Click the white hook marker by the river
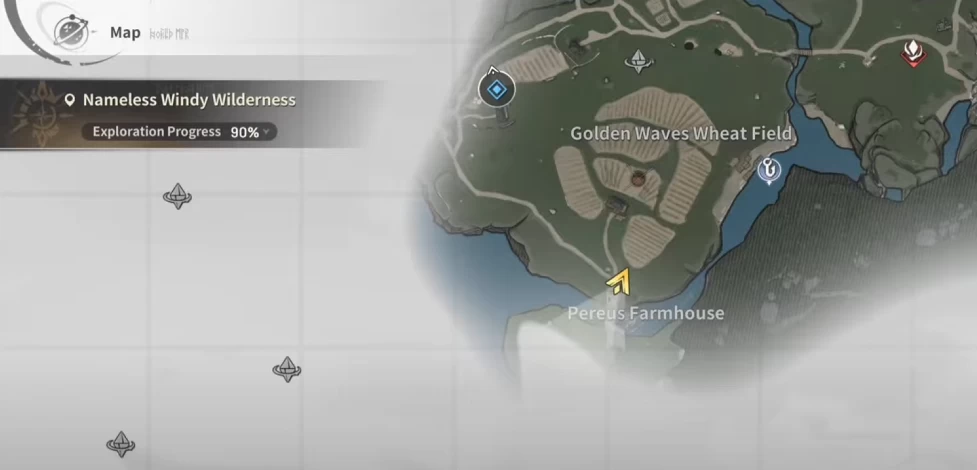977x470 pixels. pyautogui.click(x=769, y=171)
